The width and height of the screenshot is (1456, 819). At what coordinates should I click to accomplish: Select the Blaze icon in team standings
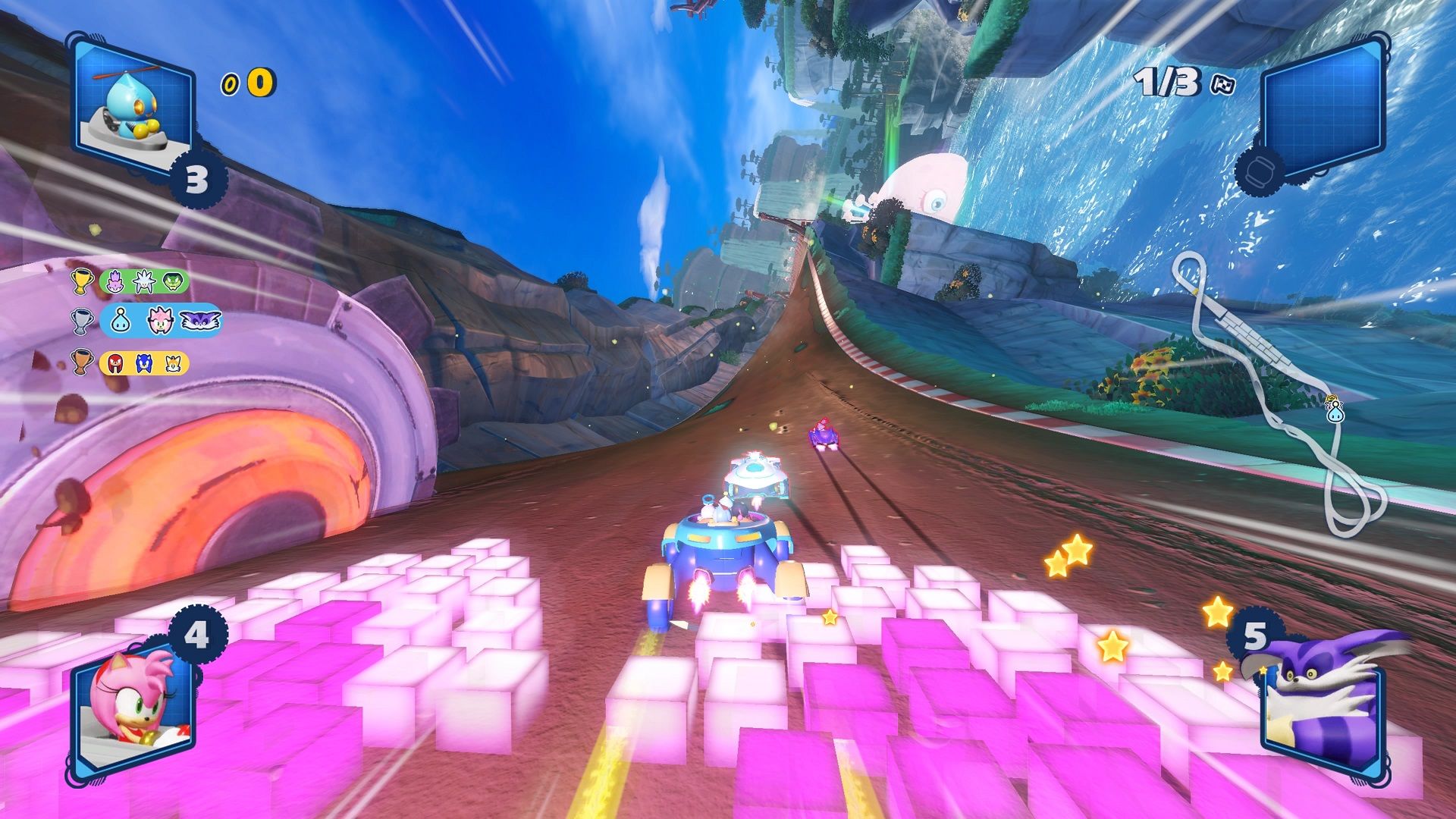coord(115,281)
